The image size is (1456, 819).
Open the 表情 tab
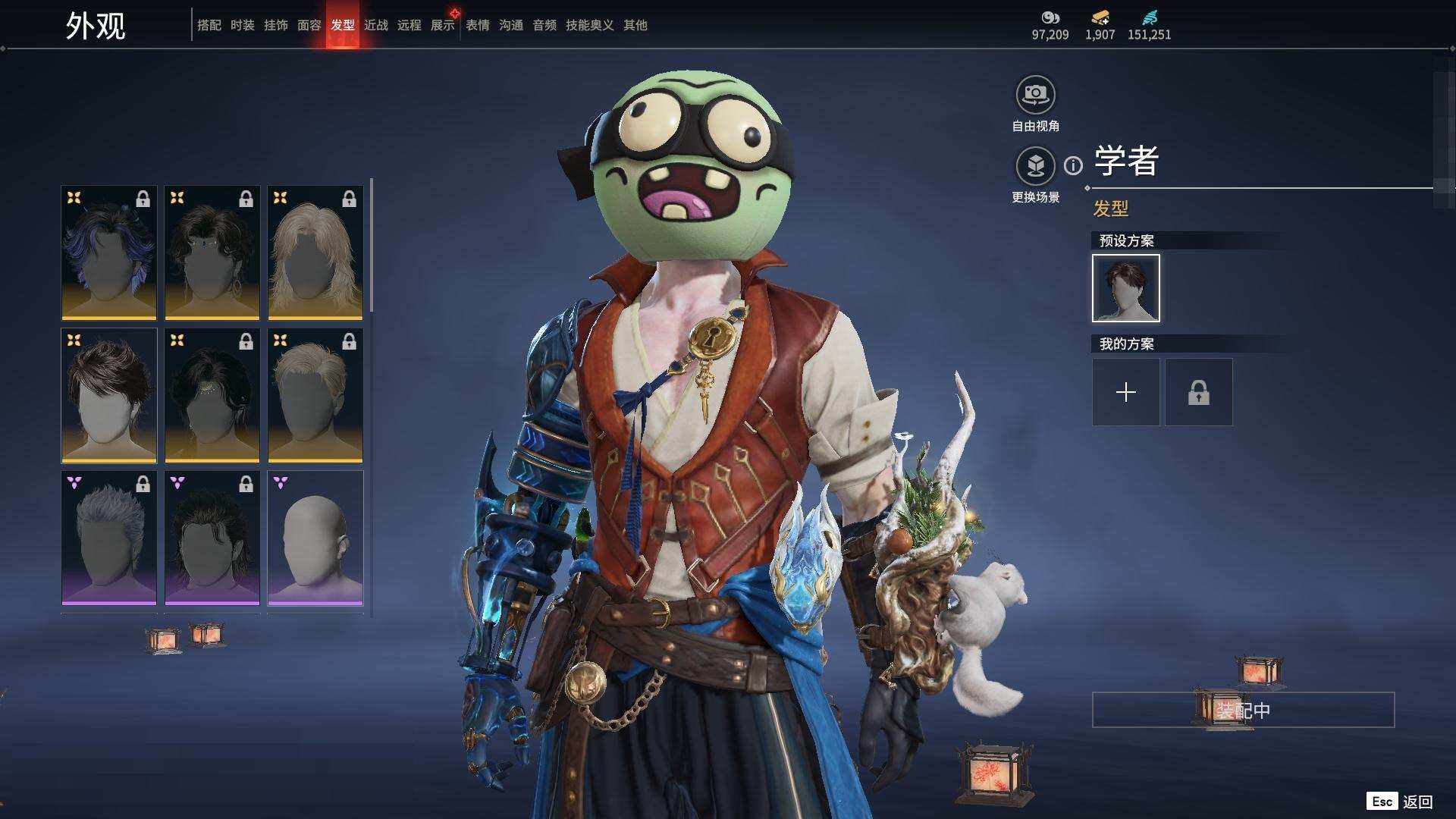(477, 25)
